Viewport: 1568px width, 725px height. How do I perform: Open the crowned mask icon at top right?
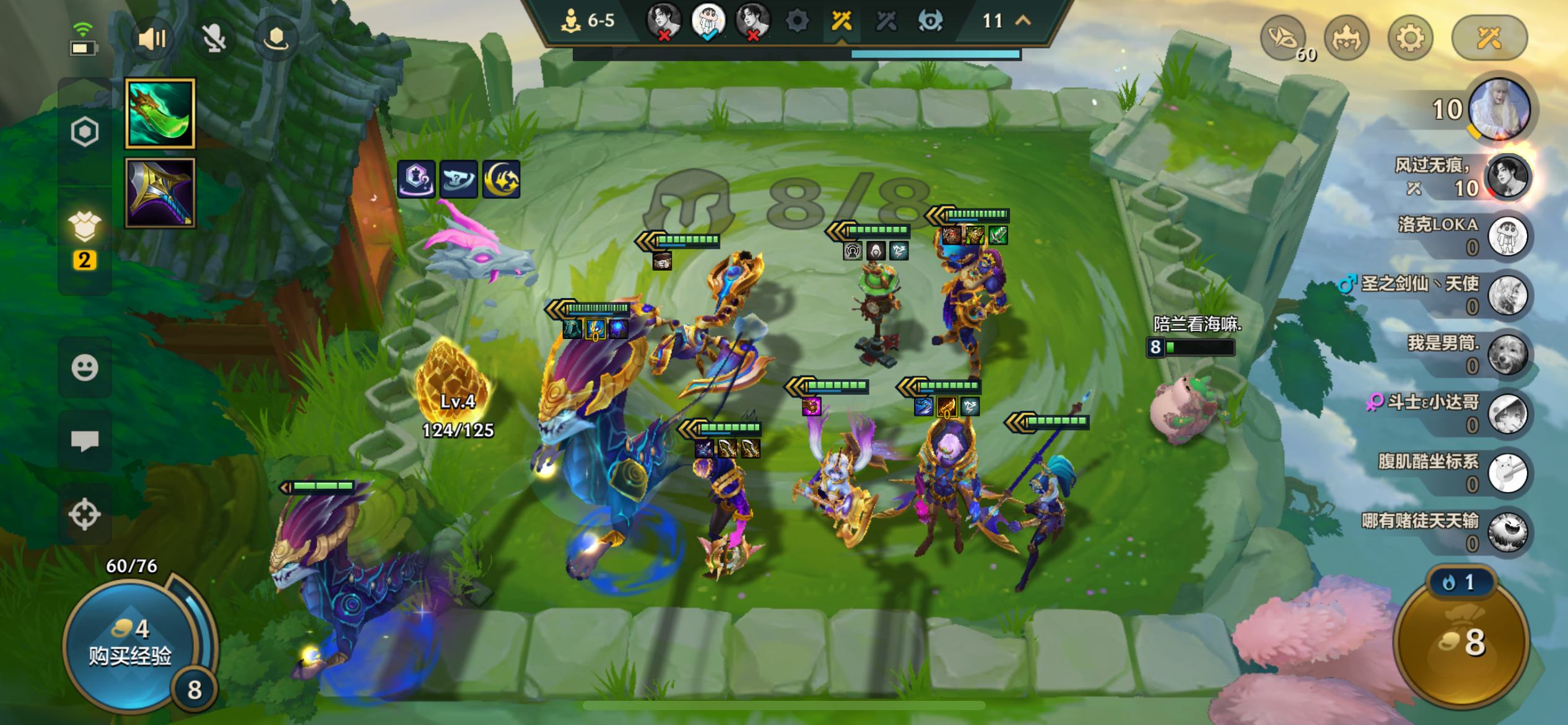tap(1346, 39)
